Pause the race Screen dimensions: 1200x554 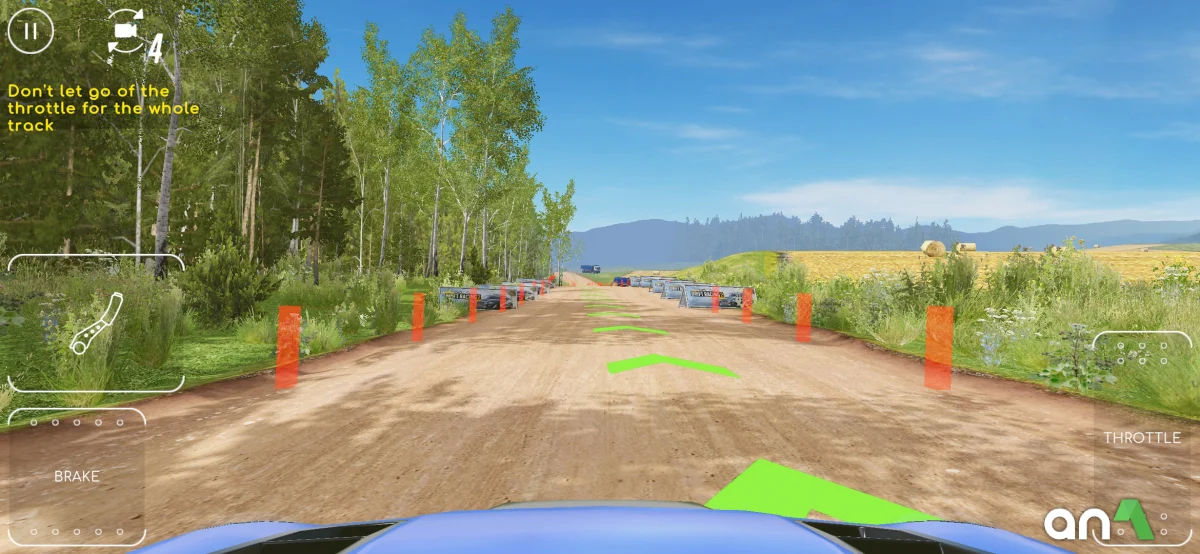[x=31, y=30]
